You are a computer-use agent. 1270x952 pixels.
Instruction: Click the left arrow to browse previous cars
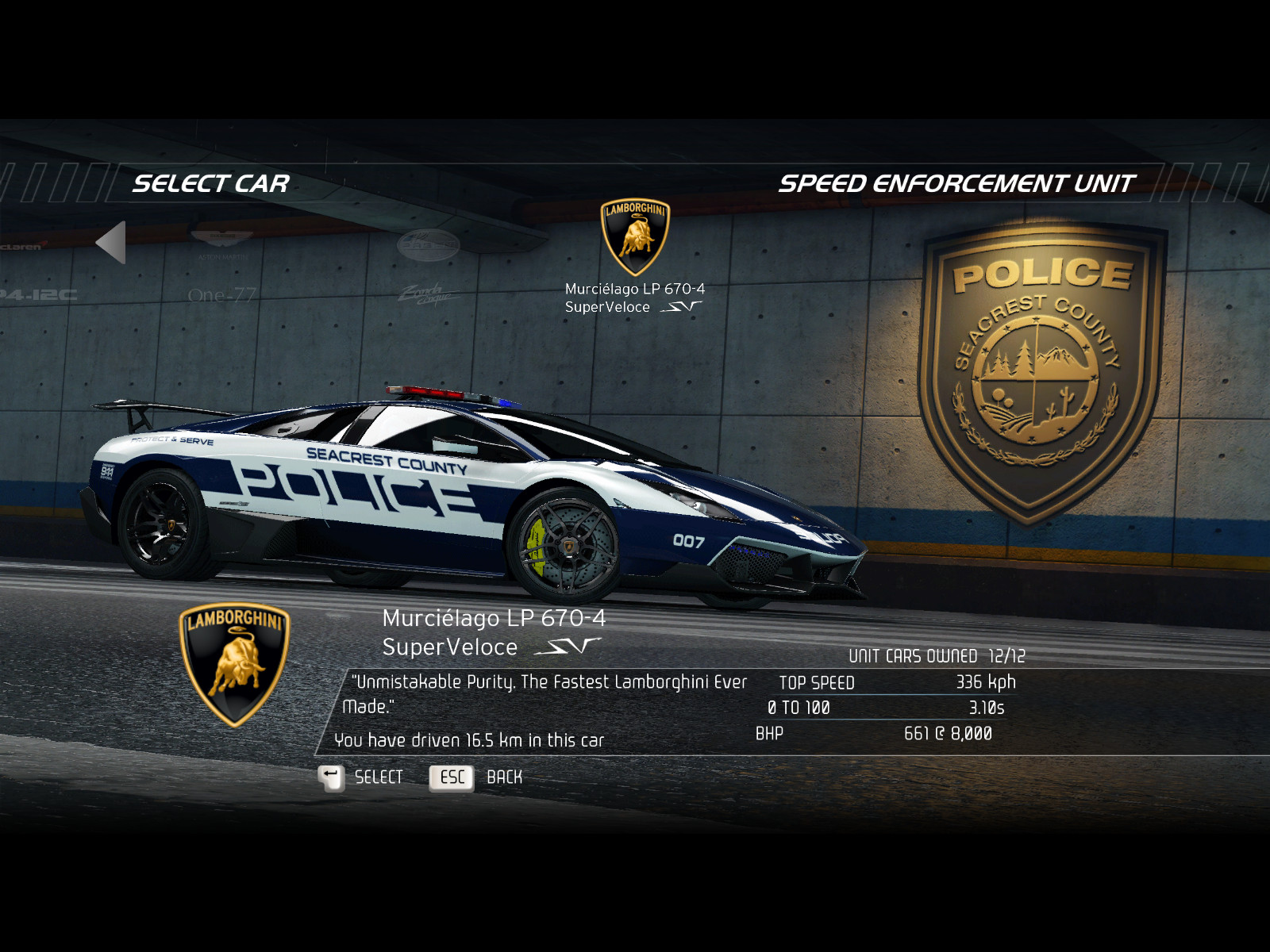111,243
